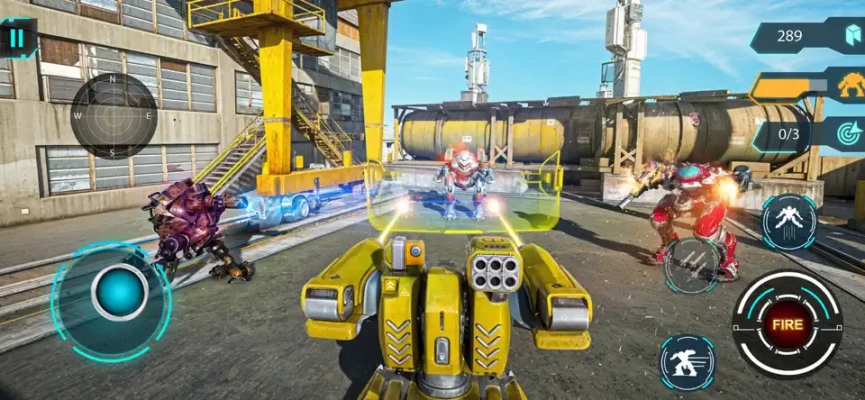Activate the jumping mech ability icon
The width and height of the screenshot is (865, 400).
coord(788,221)
